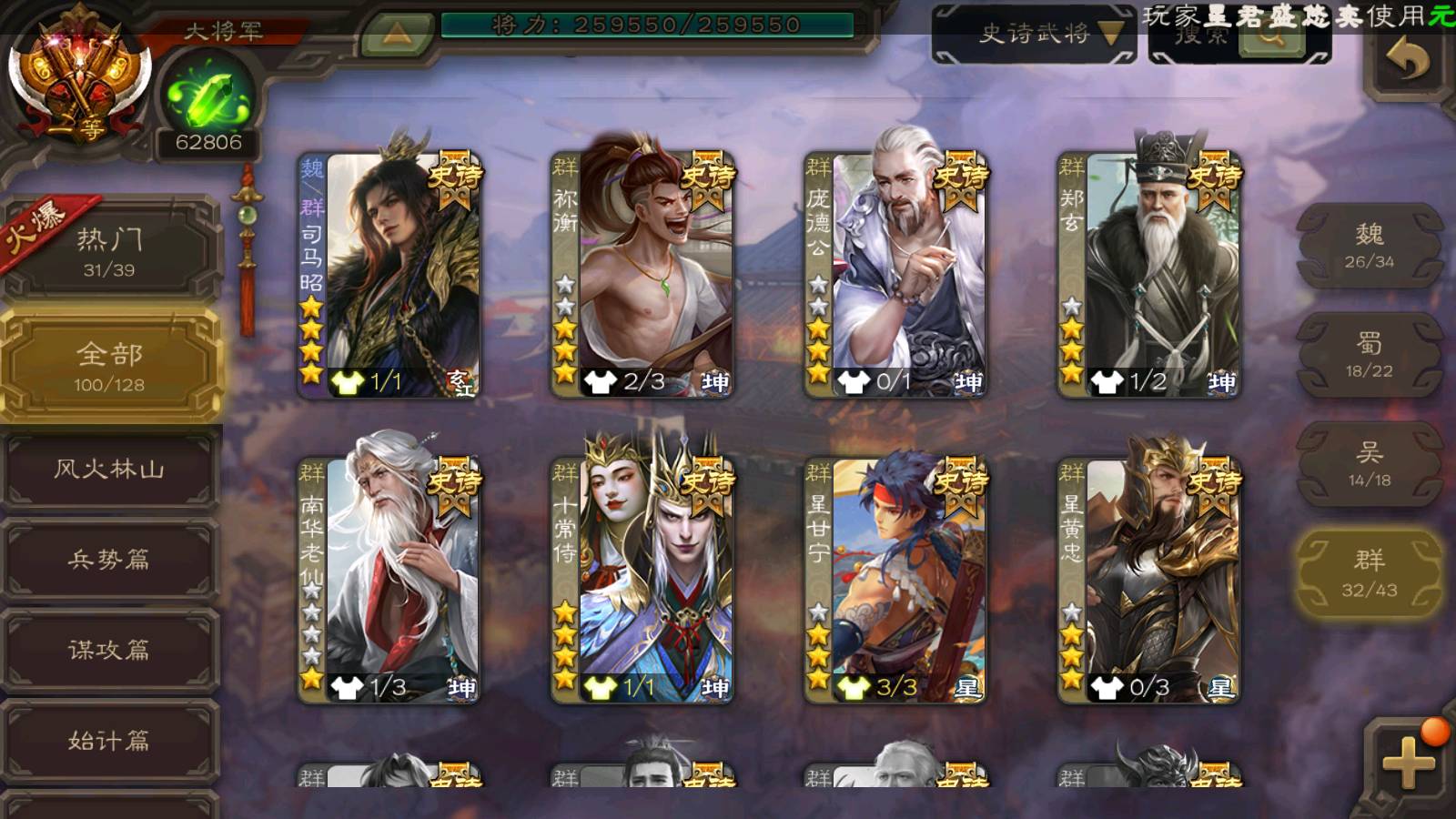
Task: Switch to the 兵势篇 category
Action: (109, 560)
